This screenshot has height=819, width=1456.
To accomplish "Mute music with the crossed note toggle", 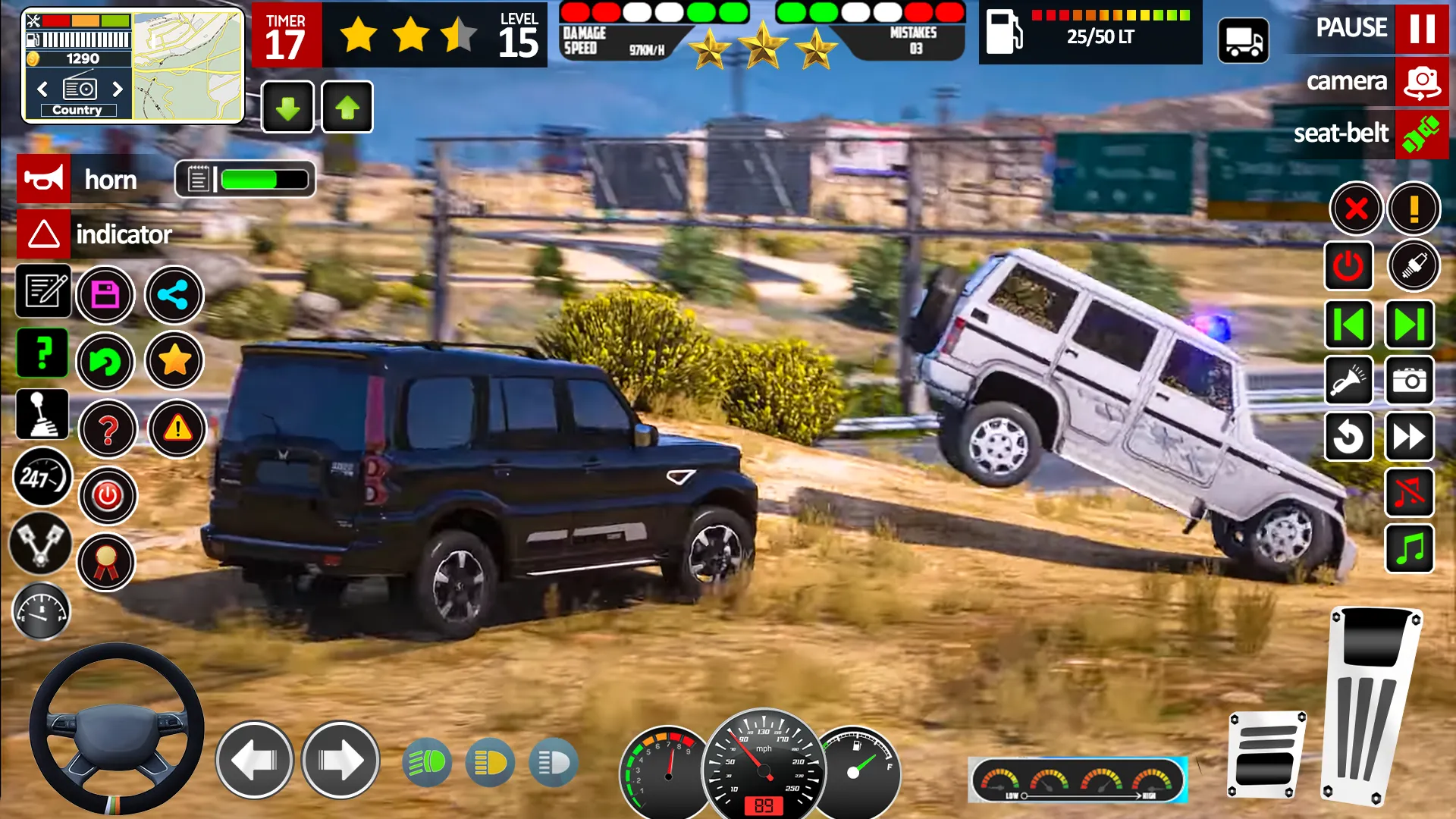I will click(x=1409, y=494).
